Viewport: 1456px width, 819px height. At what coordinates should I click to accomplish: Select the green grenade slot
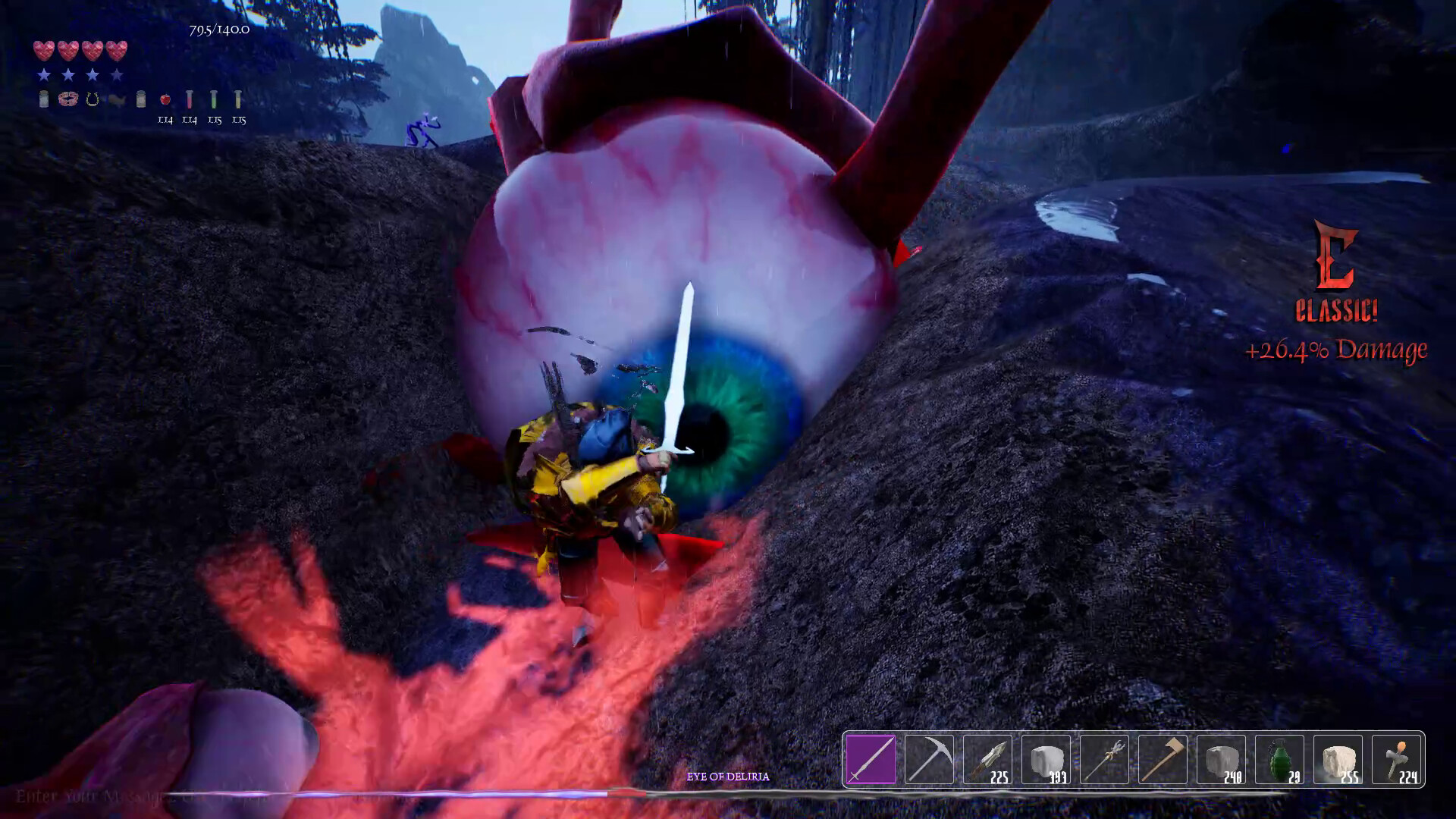pyautogui.click(x=1279, y=759)
